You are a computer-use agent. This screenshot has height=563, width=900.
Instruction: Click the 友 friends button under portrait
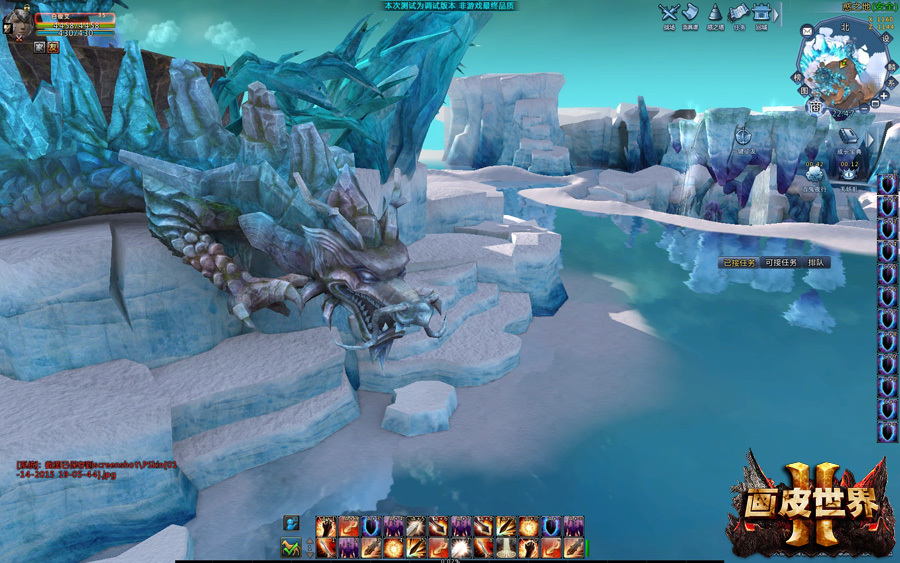pyautogui.click(x=53, y=46)
